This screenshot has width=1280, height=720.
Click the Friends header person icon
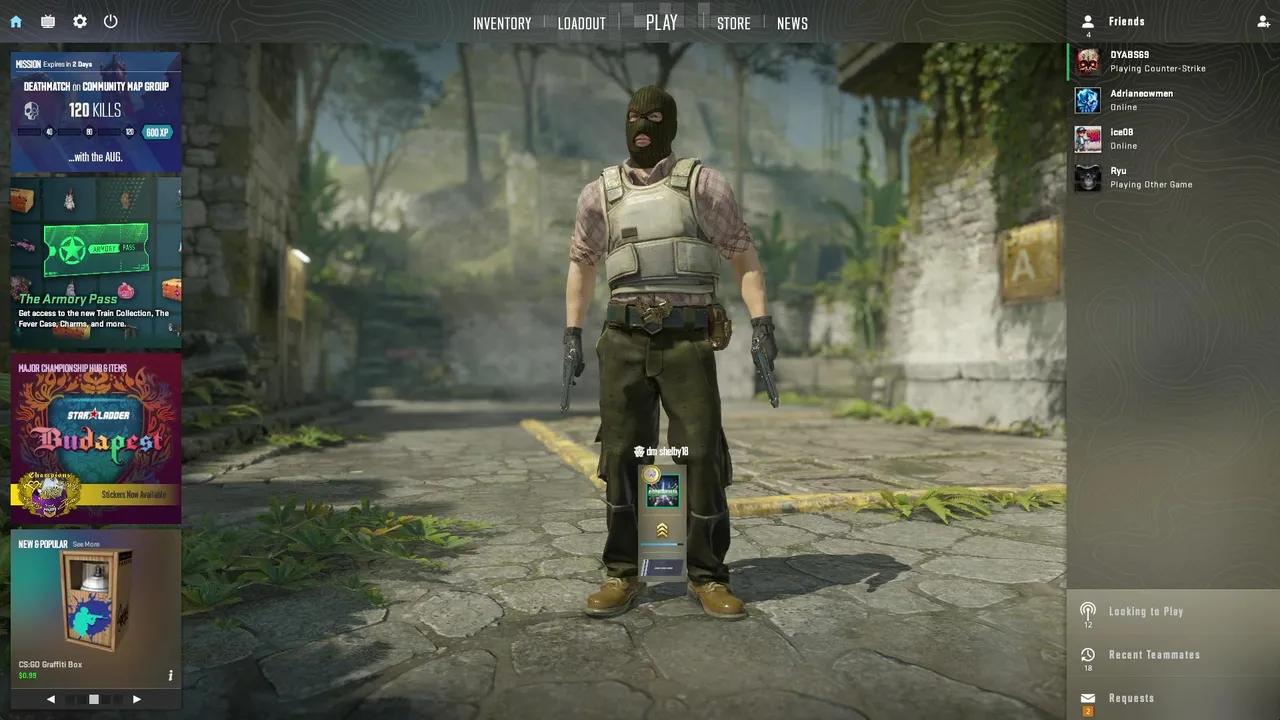(1088, 21)
